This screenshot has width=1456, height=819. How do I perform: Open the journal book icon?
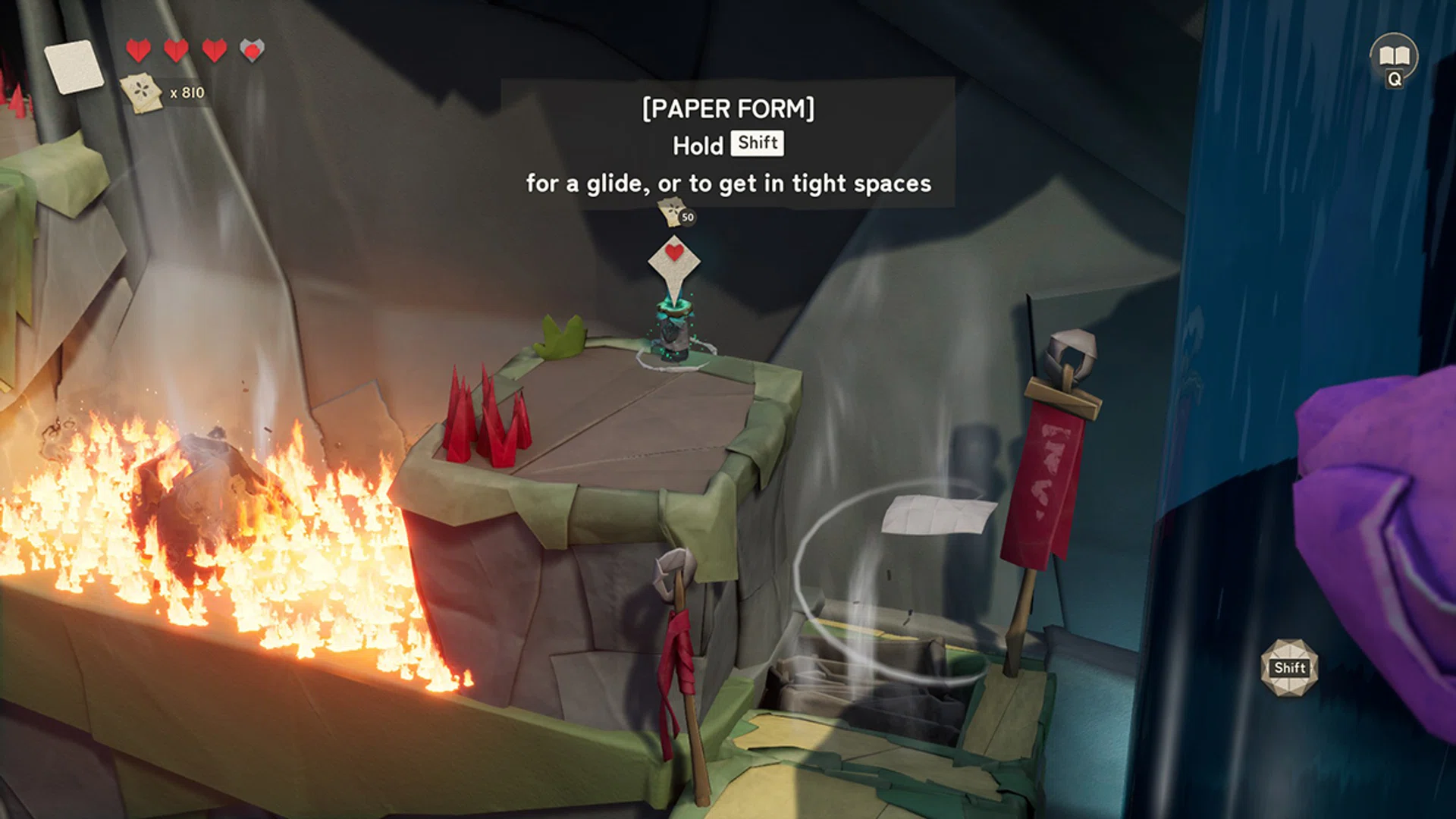tap(1394, 56)
